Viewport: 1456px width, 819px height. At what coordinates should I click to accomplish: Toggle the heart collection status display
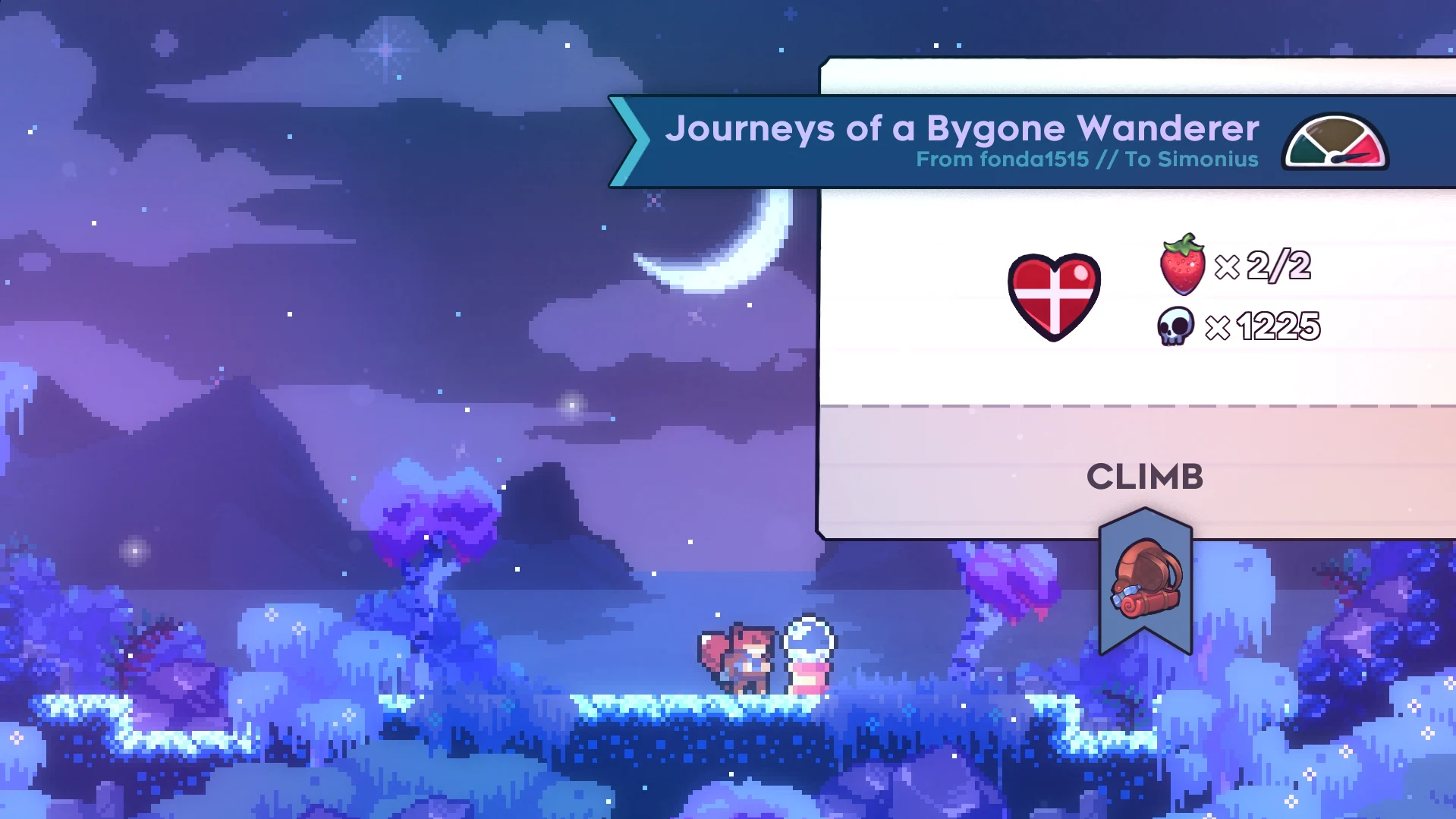[1053, 298]
